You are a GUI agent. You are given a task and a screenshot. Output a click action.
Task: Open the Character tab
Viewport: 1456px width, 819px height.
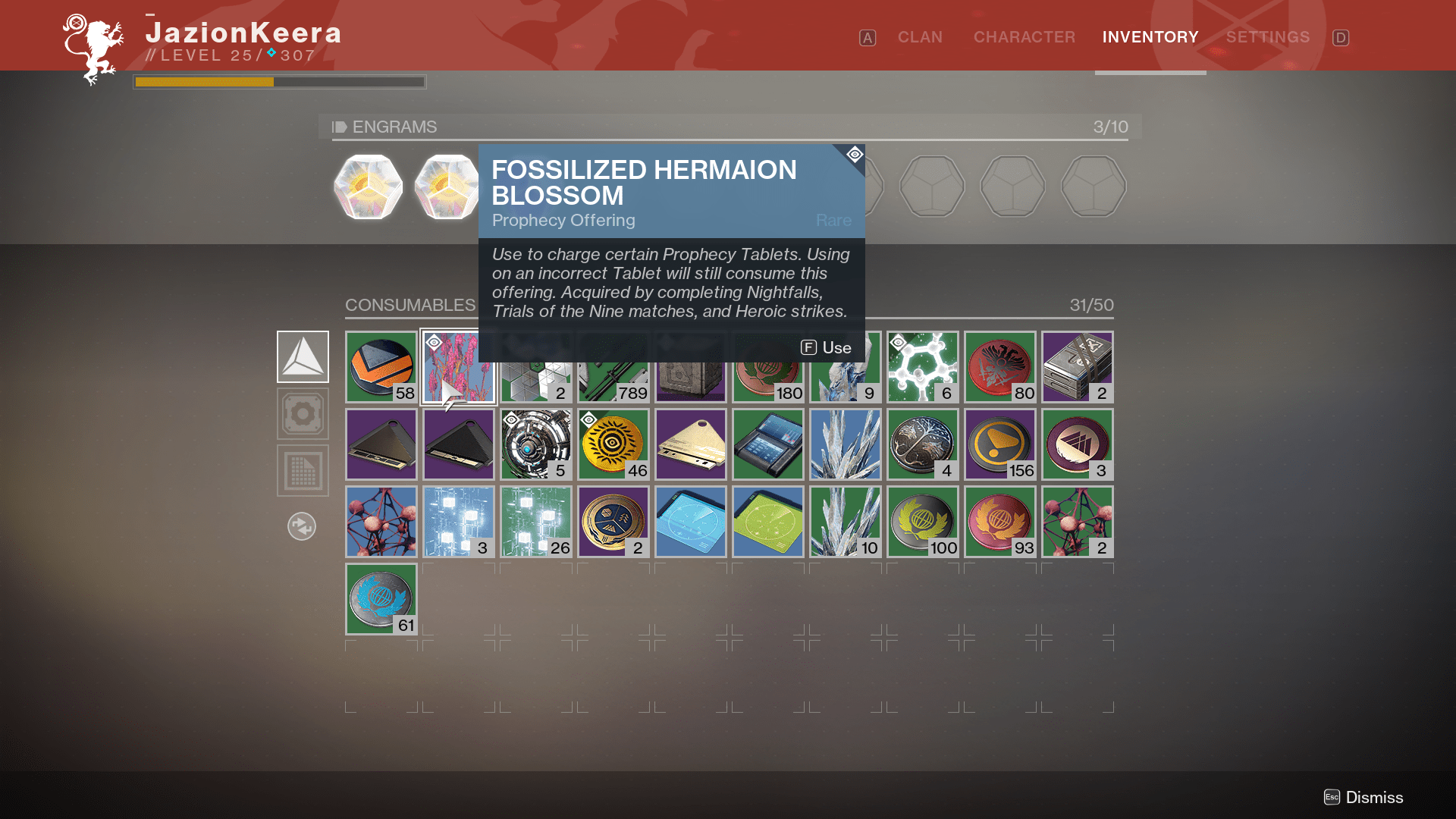pyautogui.click(x=1024, y=37)
